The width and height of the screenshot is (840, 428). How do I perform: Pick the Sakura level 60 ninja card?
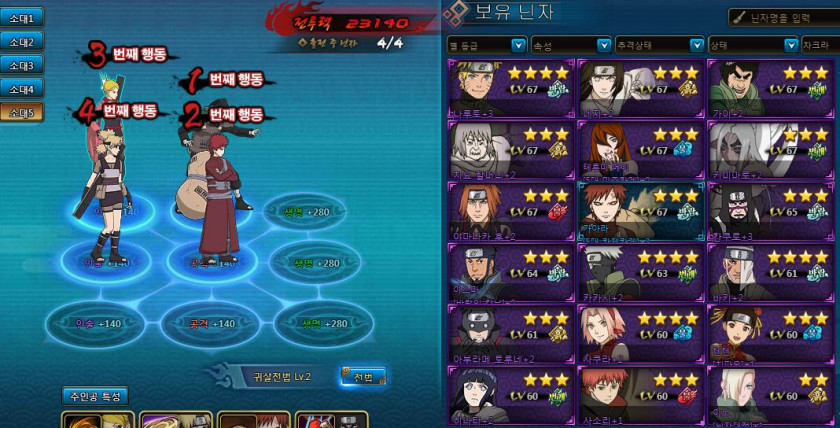[x=641, y=335]
